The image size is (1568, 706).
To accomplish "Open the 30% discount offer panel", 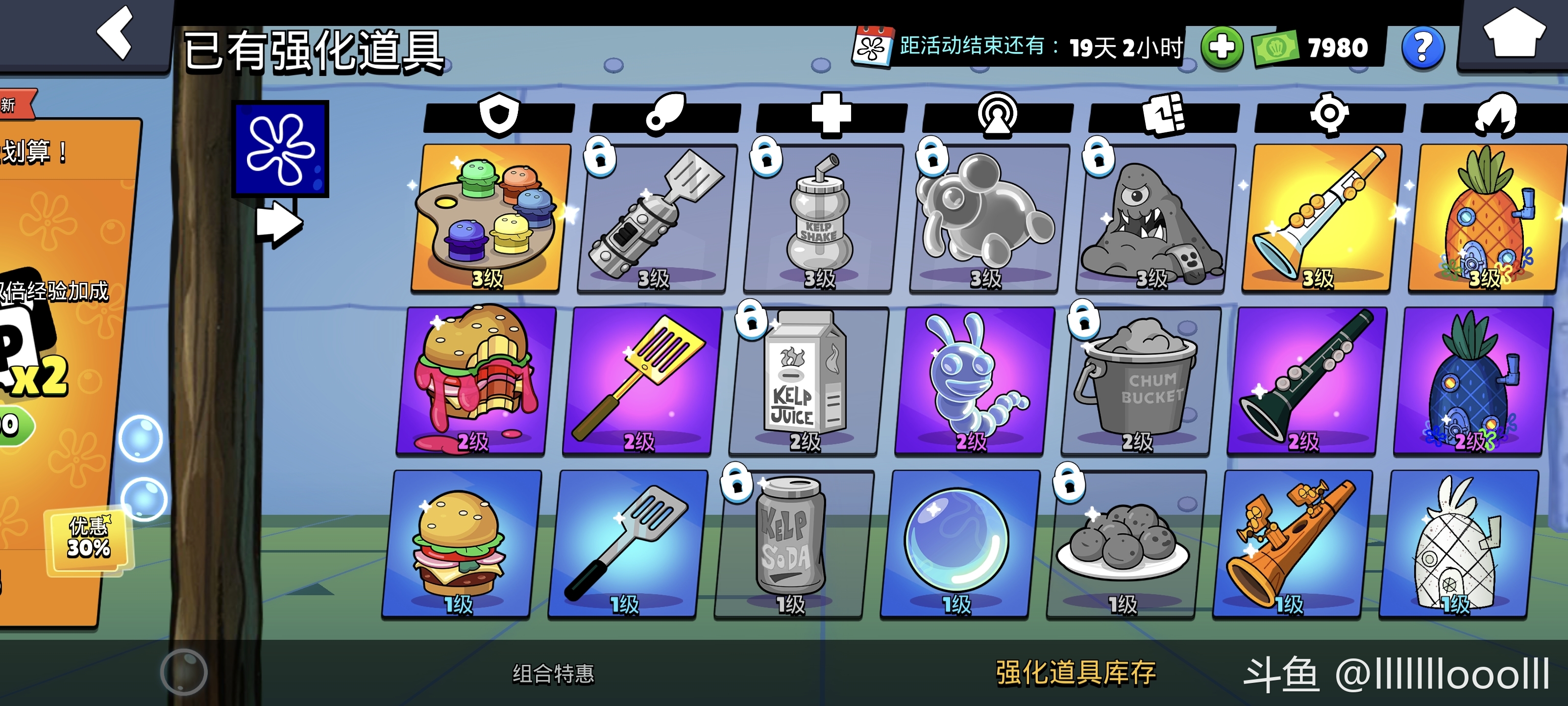I will coord(89,539).
